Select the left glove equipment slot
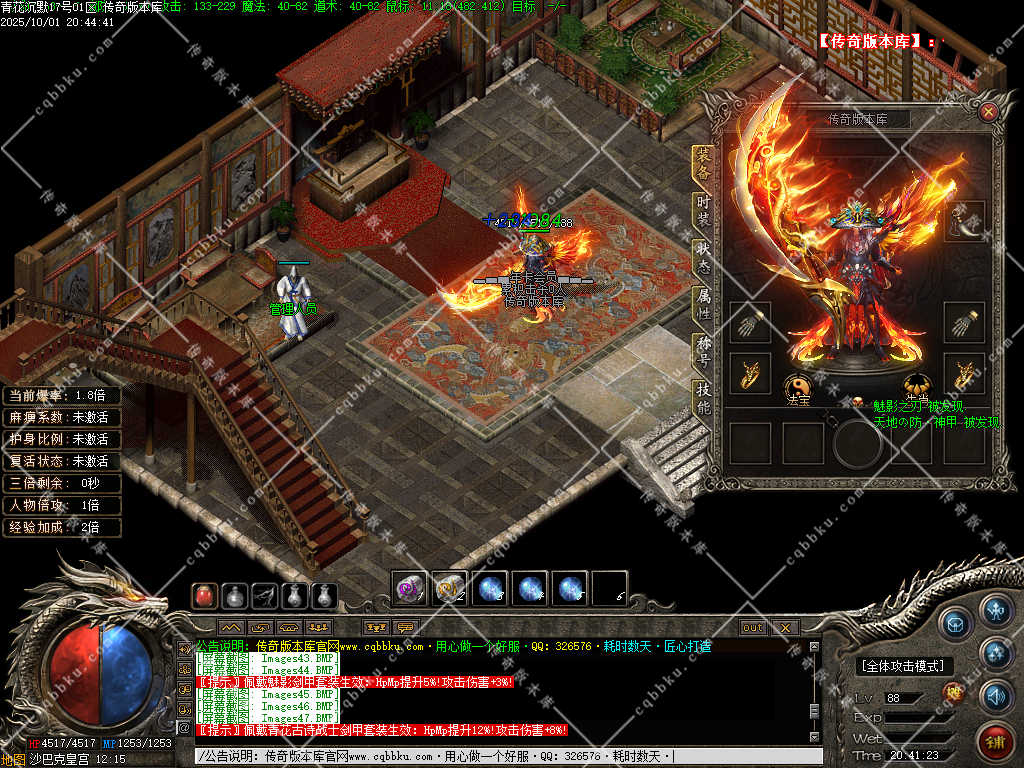Viewport: 1024px width, 768px height. [x=750, y=323]
